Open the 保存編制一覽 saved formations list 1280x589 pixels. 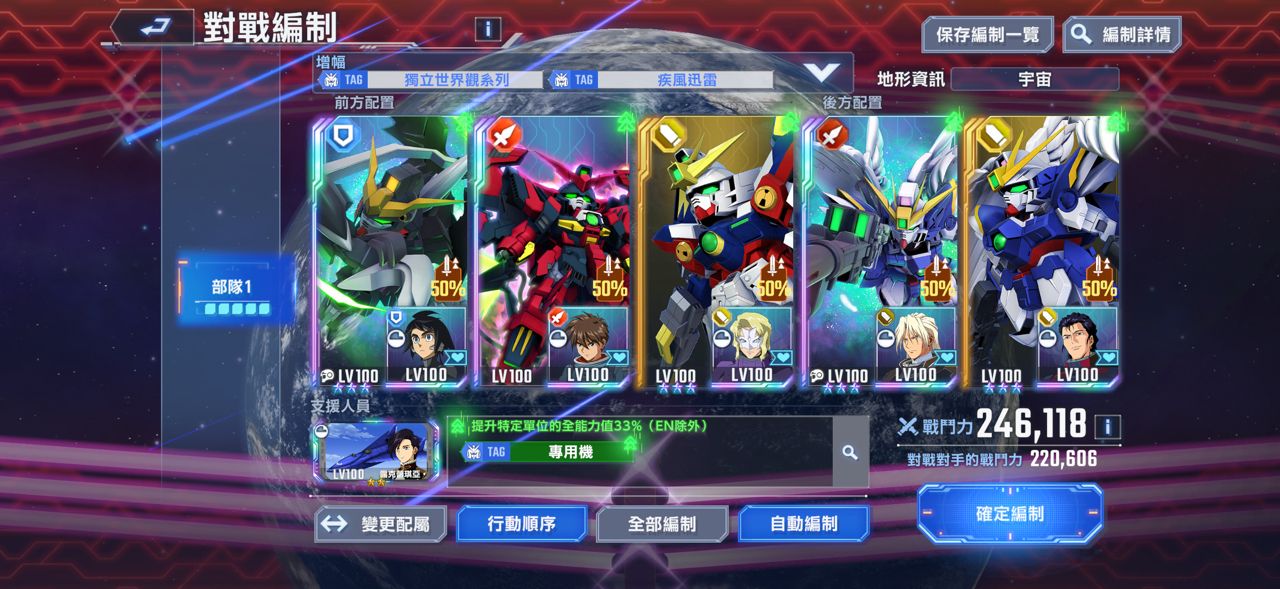pos(987,35)
